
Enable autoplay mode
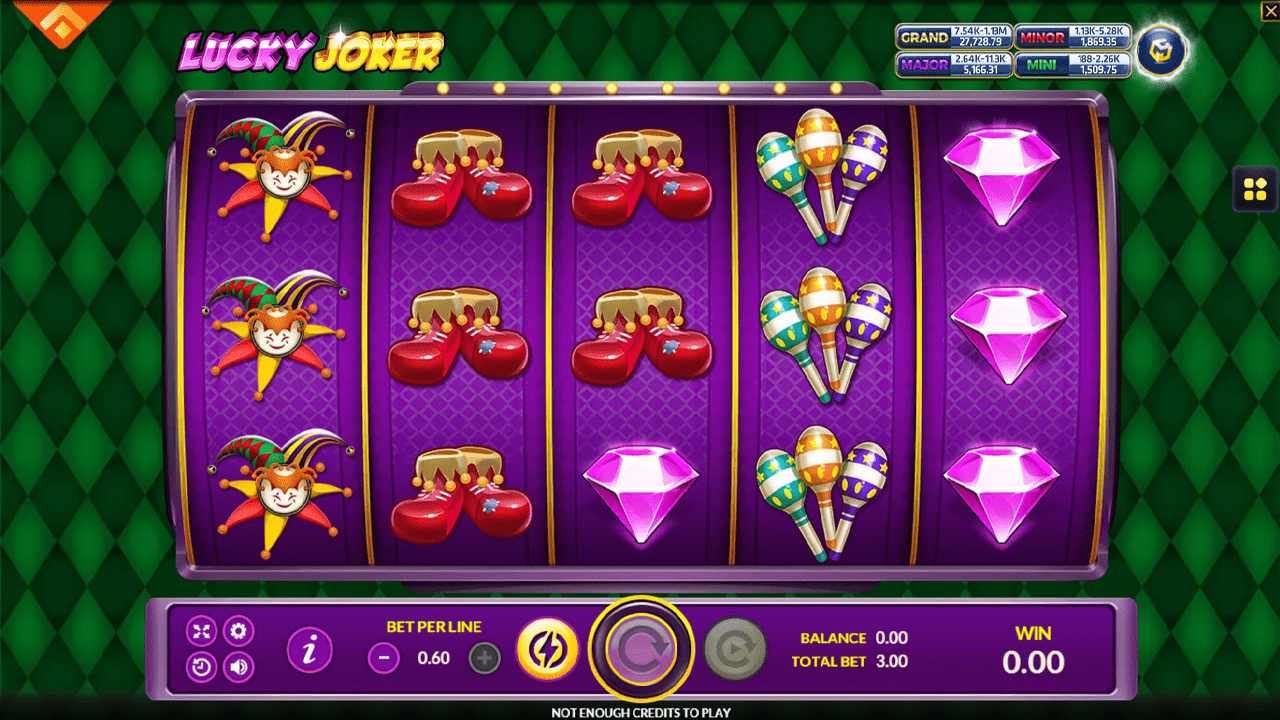pos(736,648)
